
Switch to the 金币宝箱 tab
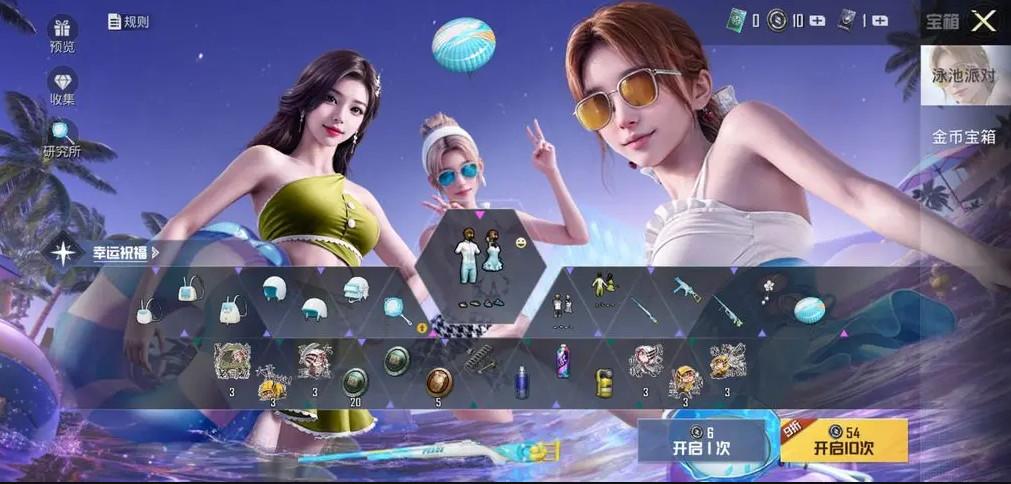pos(964,137)
